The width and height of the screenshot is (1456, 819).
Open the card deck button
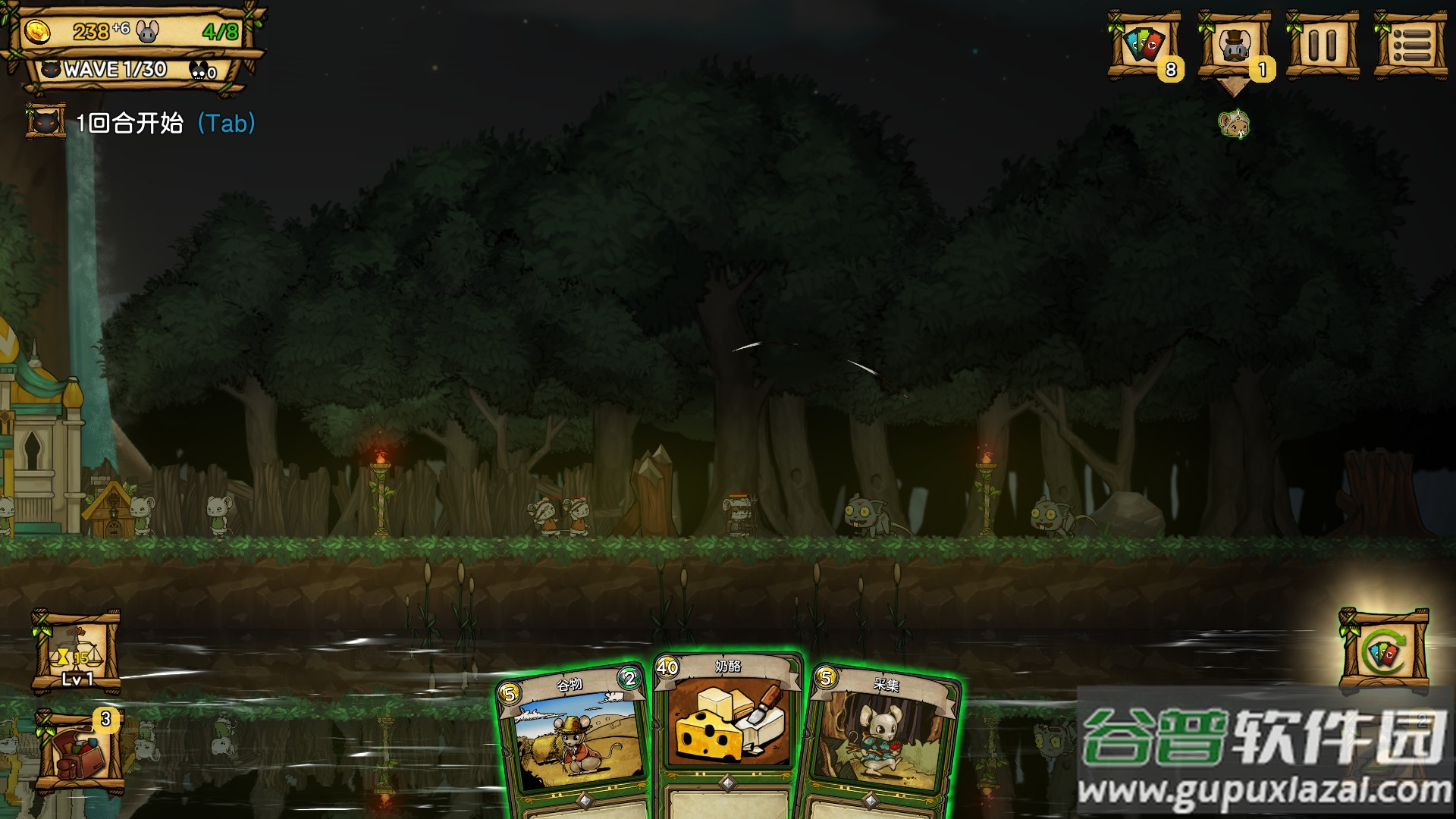point(1144,45)
